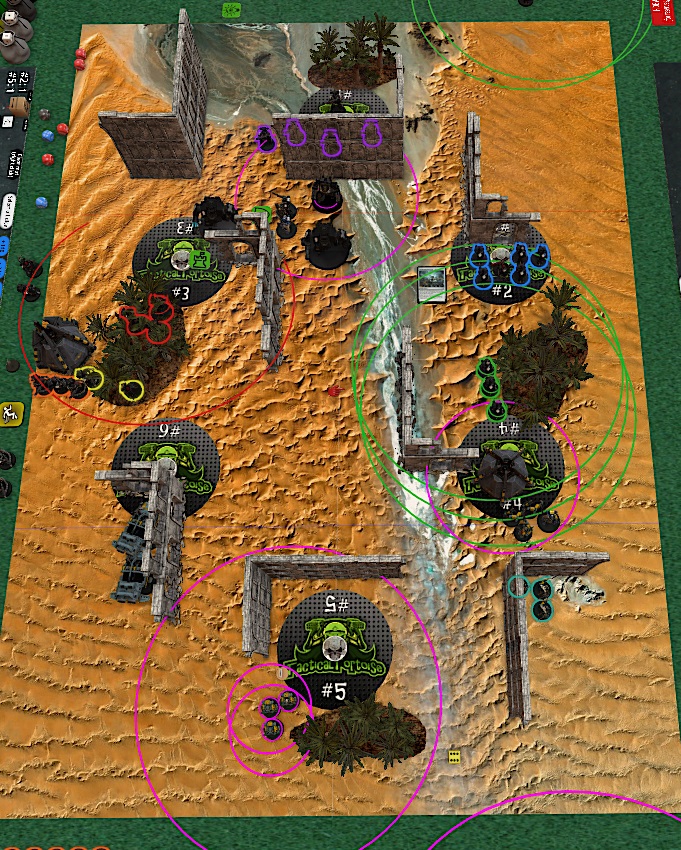This screenshot has height=850, width=681.
Task: Click the yellow running figure icon
Action: click(x=10, y=412)
